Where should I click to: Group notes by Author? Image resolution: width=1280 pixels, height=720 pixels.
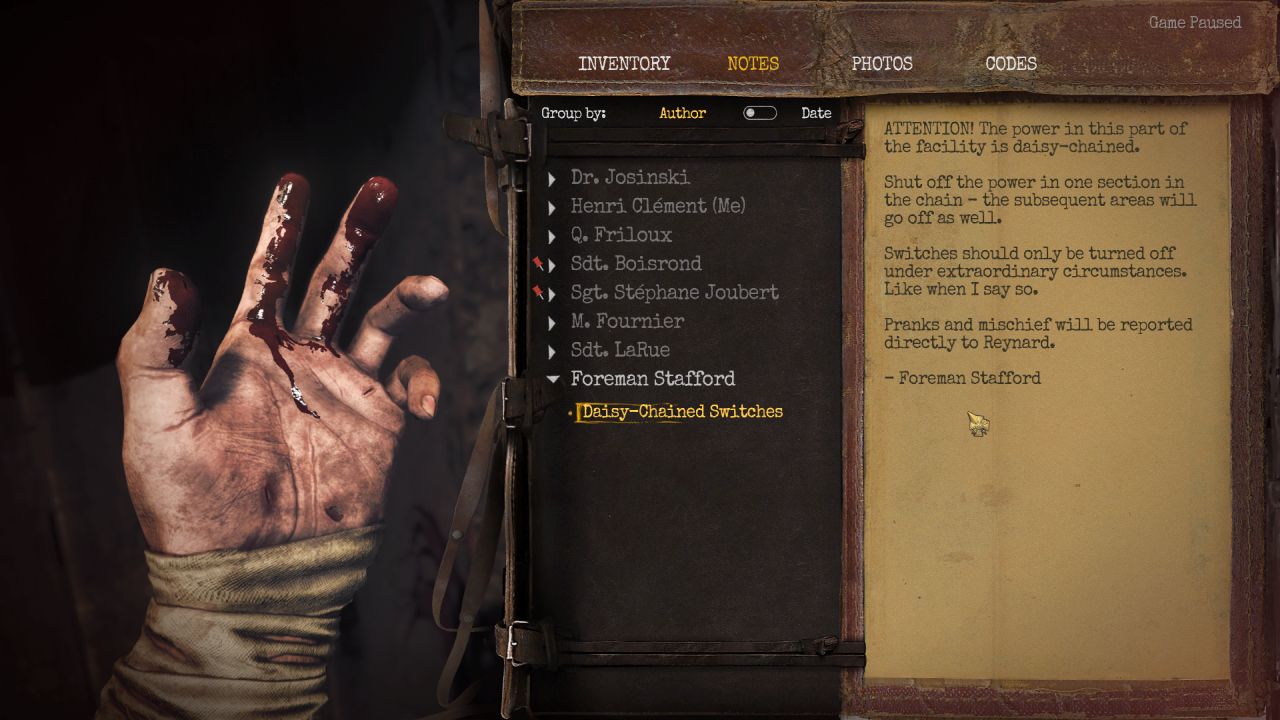pos(683,113)
